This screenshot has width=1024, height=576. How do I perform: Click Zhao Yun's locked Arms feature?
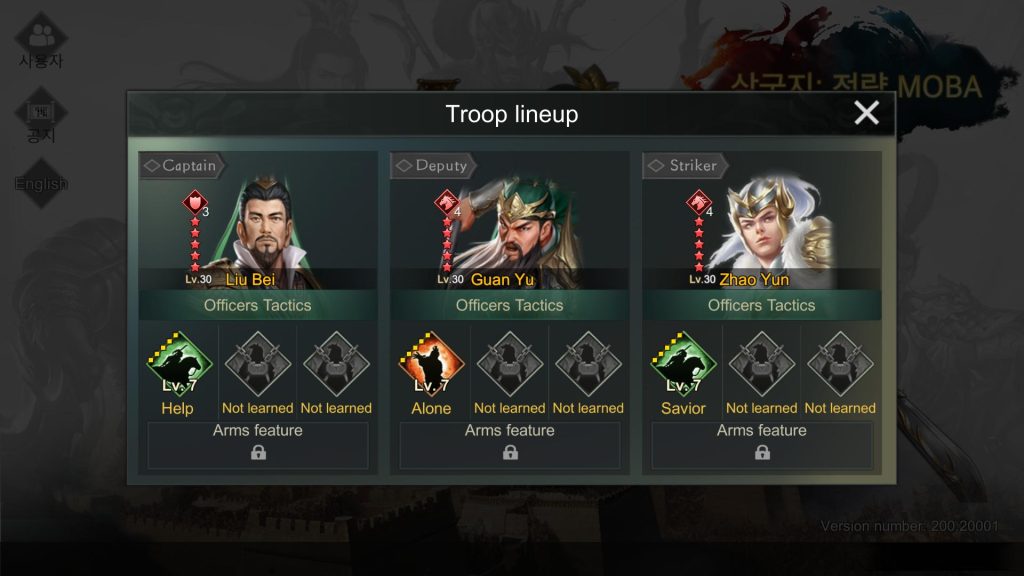click(x=762, y=445)
